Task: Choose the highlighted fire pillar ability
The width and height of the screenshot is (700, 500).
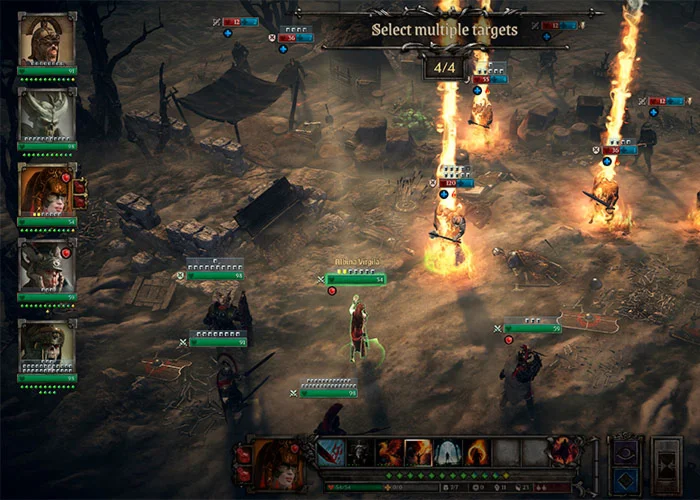Action: coord(419,452)
